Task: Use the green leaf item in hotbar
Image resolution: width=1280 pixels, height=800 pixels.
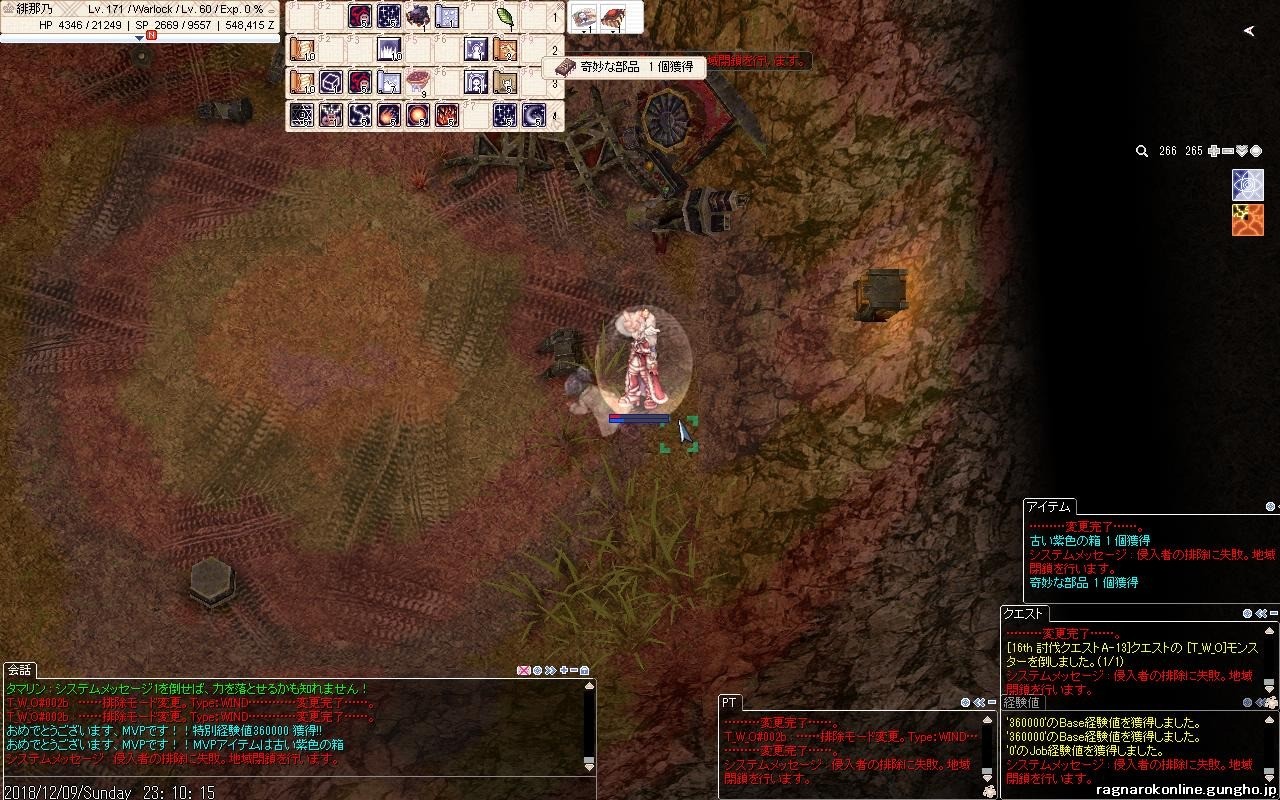Action: (x=505, y=17)
